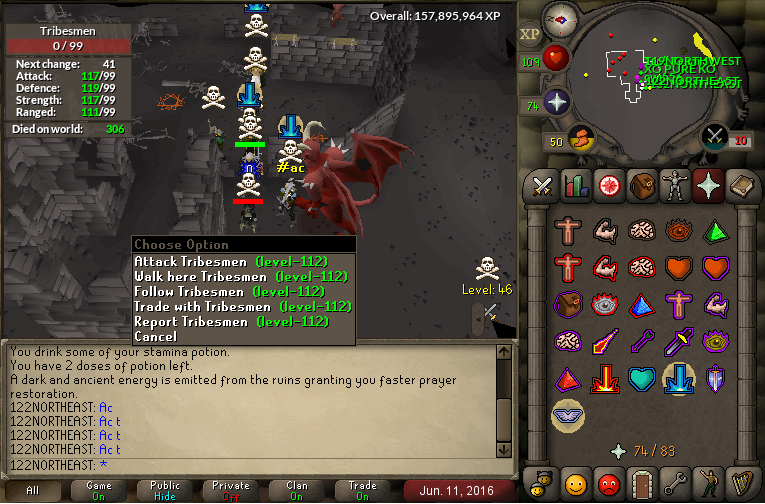Image resolution: width=765 pixels, height=504 pixels.
Task: Click the Private chat filter button
Action: point(231,491)
